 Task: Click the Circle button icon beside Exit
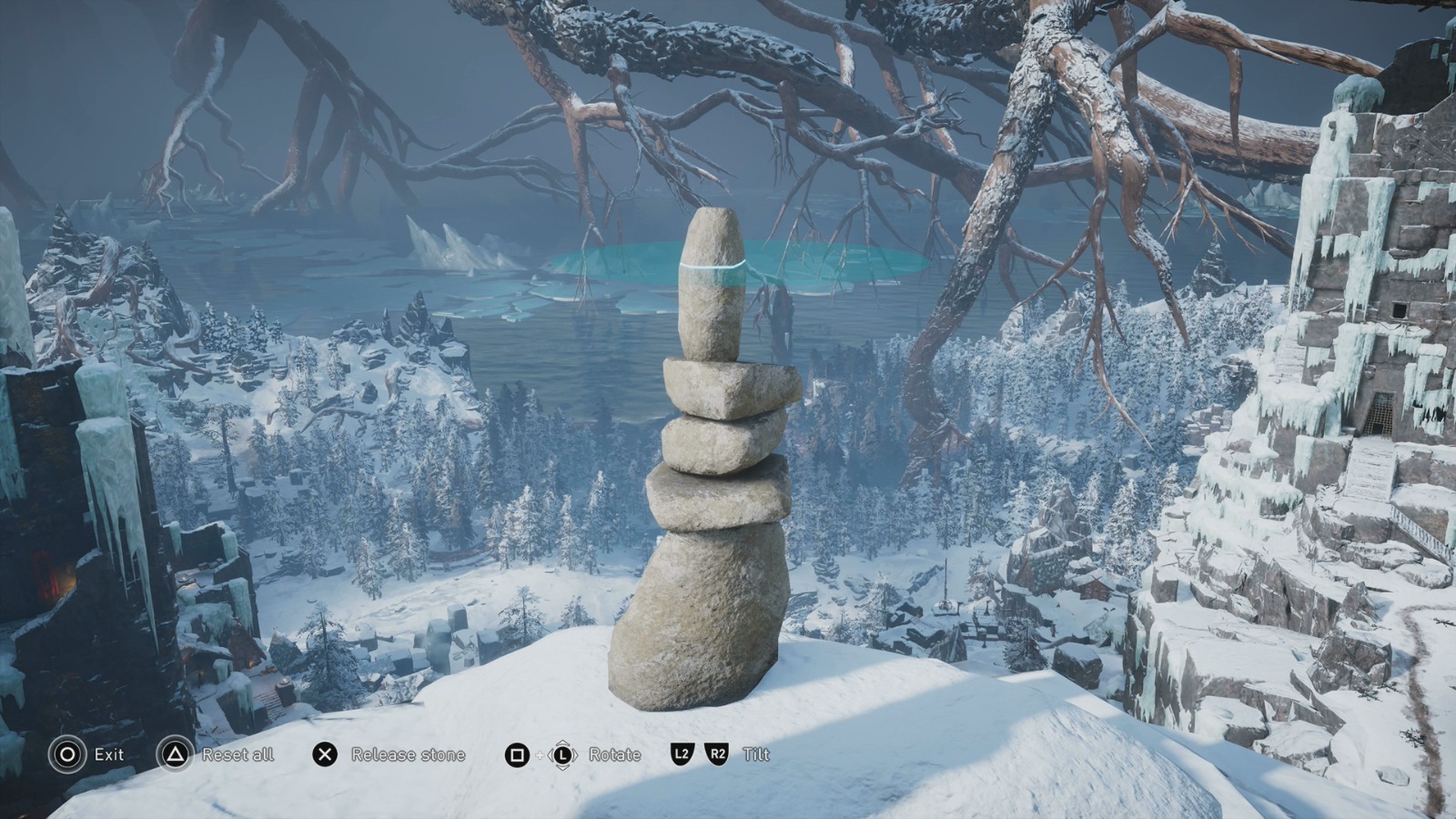pos(66,754)
